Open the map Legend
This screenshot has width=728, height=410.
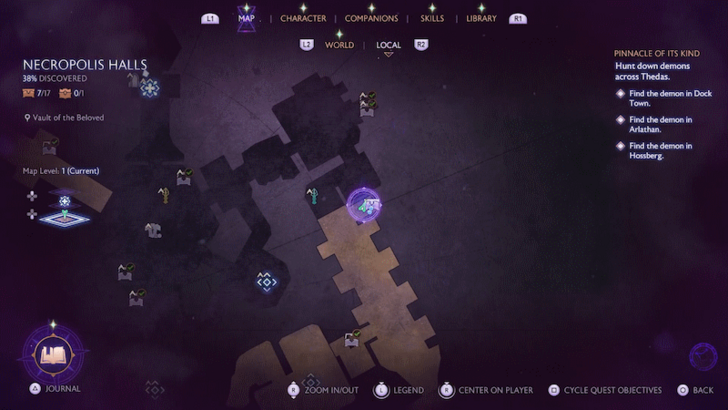(x=407, y=390)
